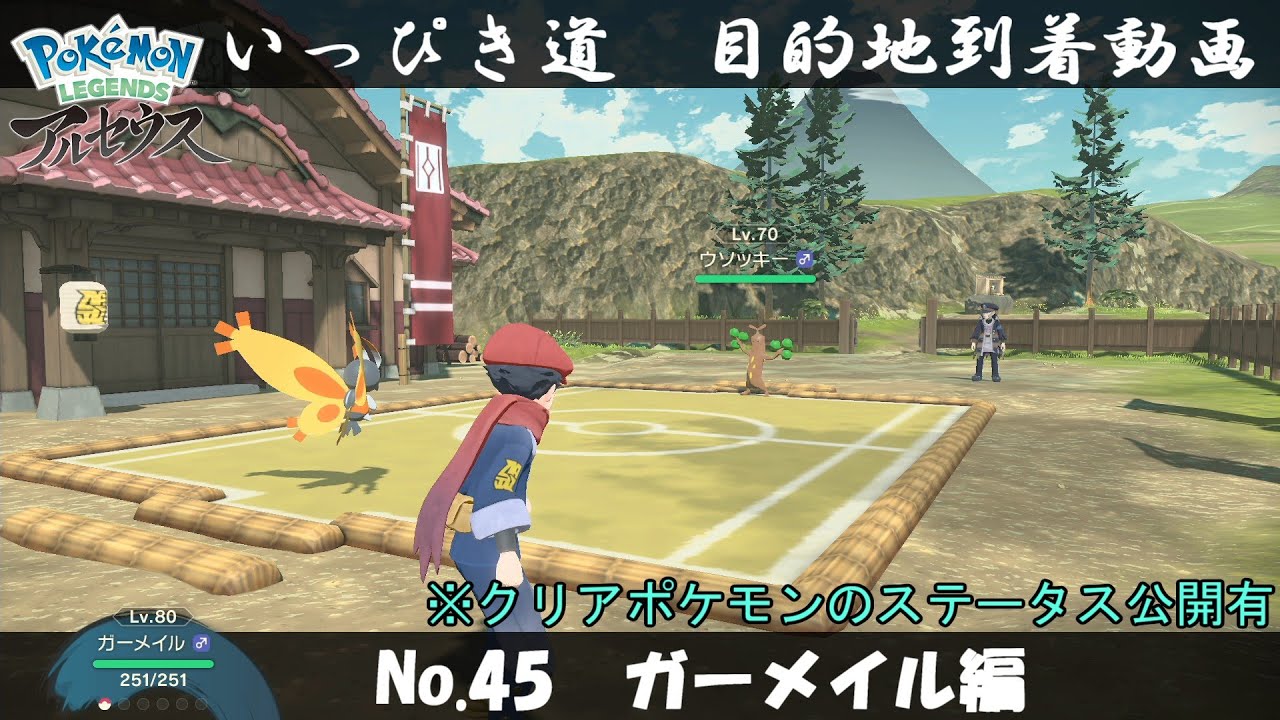This screenshot has width=1280, height=720.
Task: Click the male gender icon beside ガーメイル
Action: 201,643
